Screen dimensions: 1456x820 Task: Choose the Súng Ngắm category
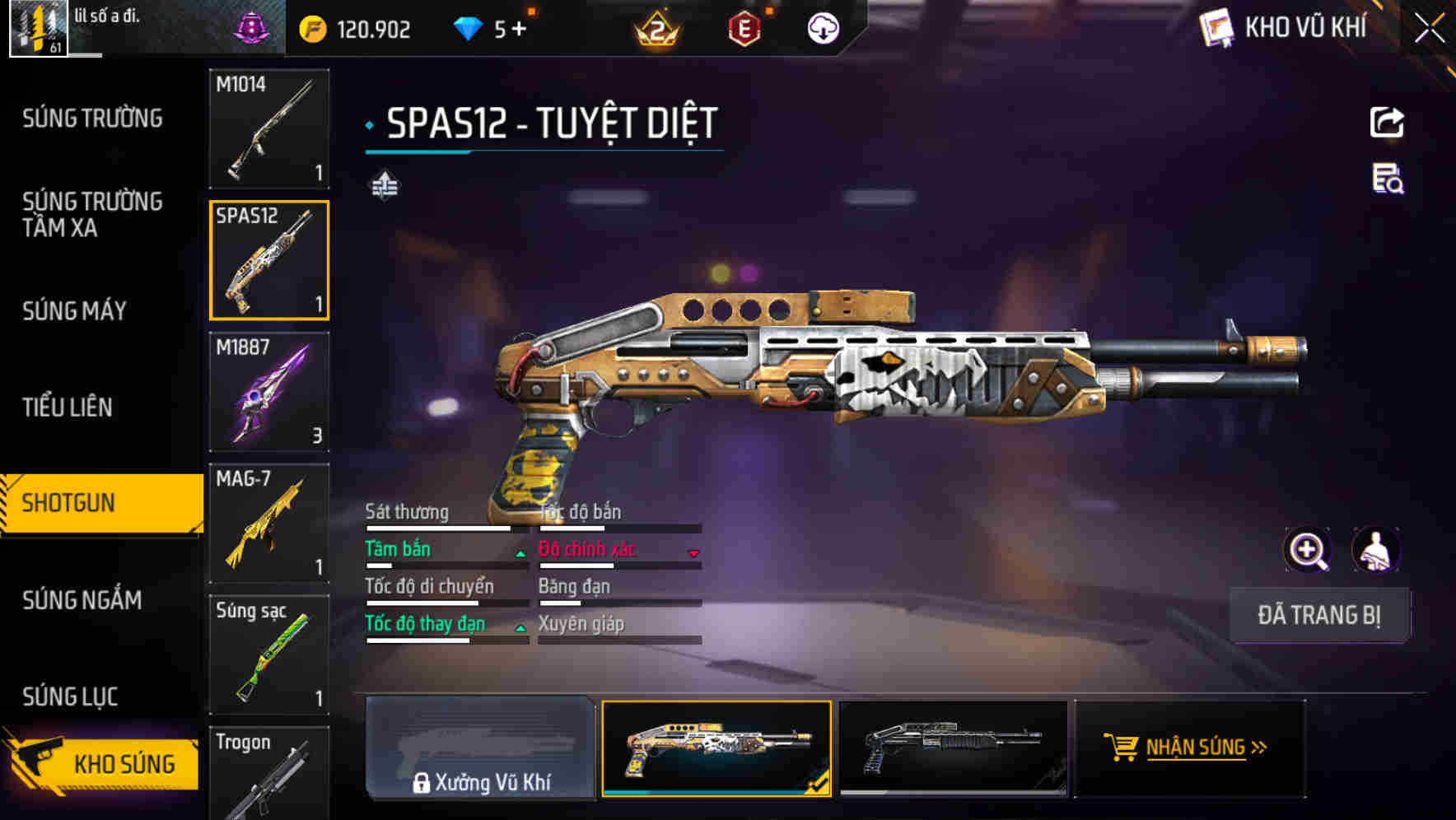[x=82, y=600]
